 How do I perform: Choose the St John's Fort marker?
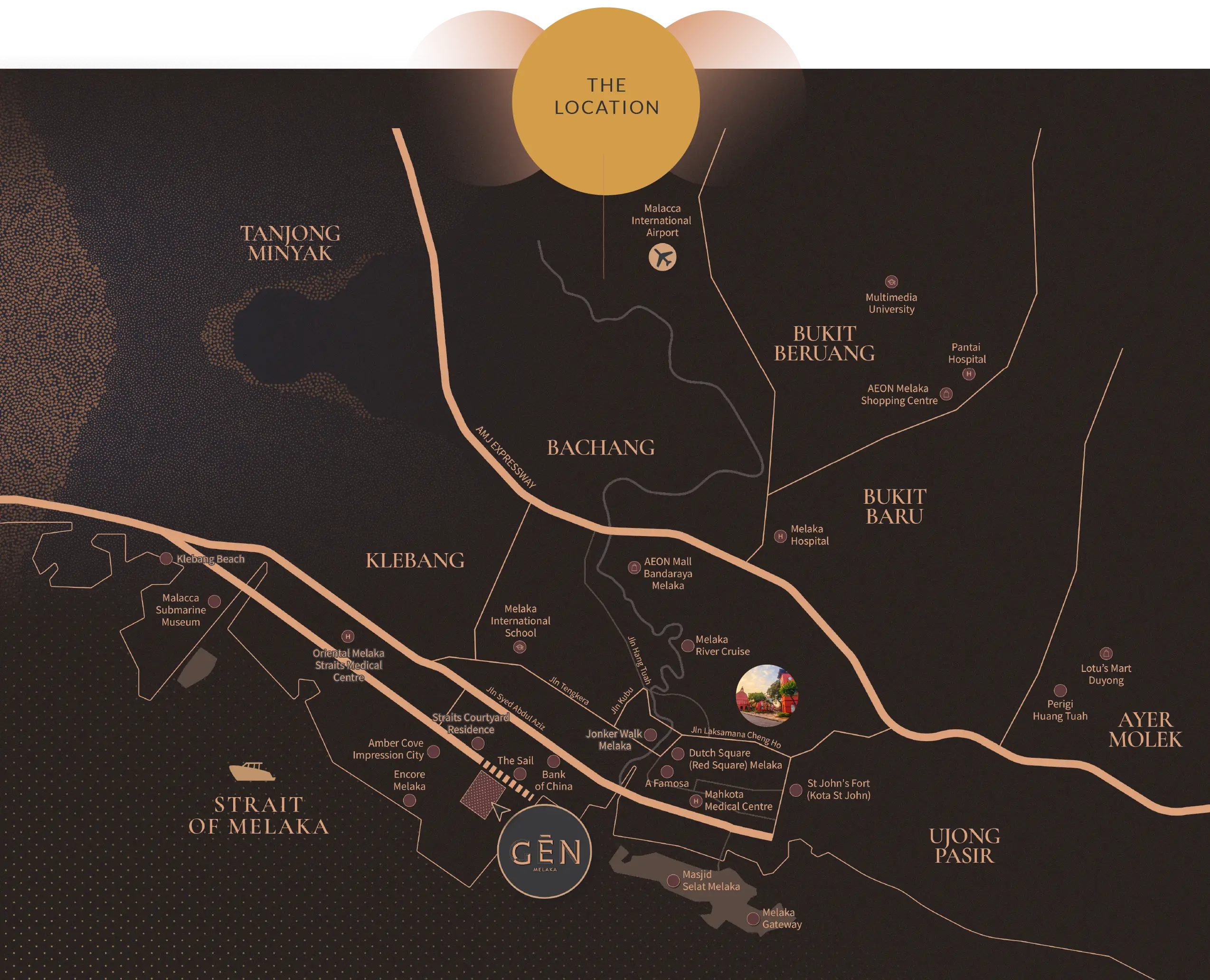pos(795,790)
